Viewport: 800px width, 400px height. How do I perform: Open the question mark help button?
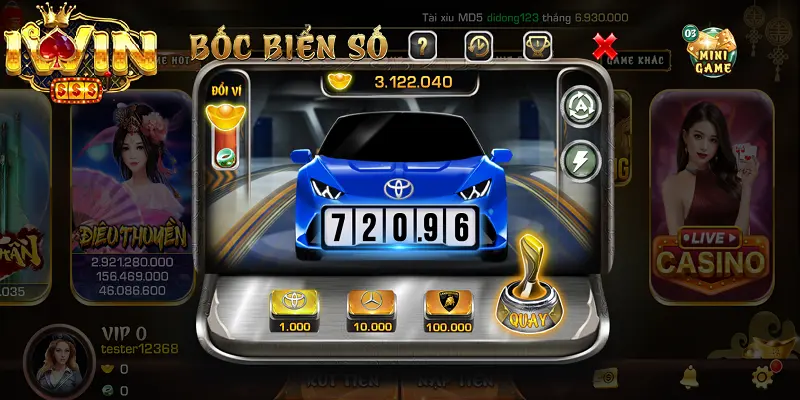(x=423, y=45)
